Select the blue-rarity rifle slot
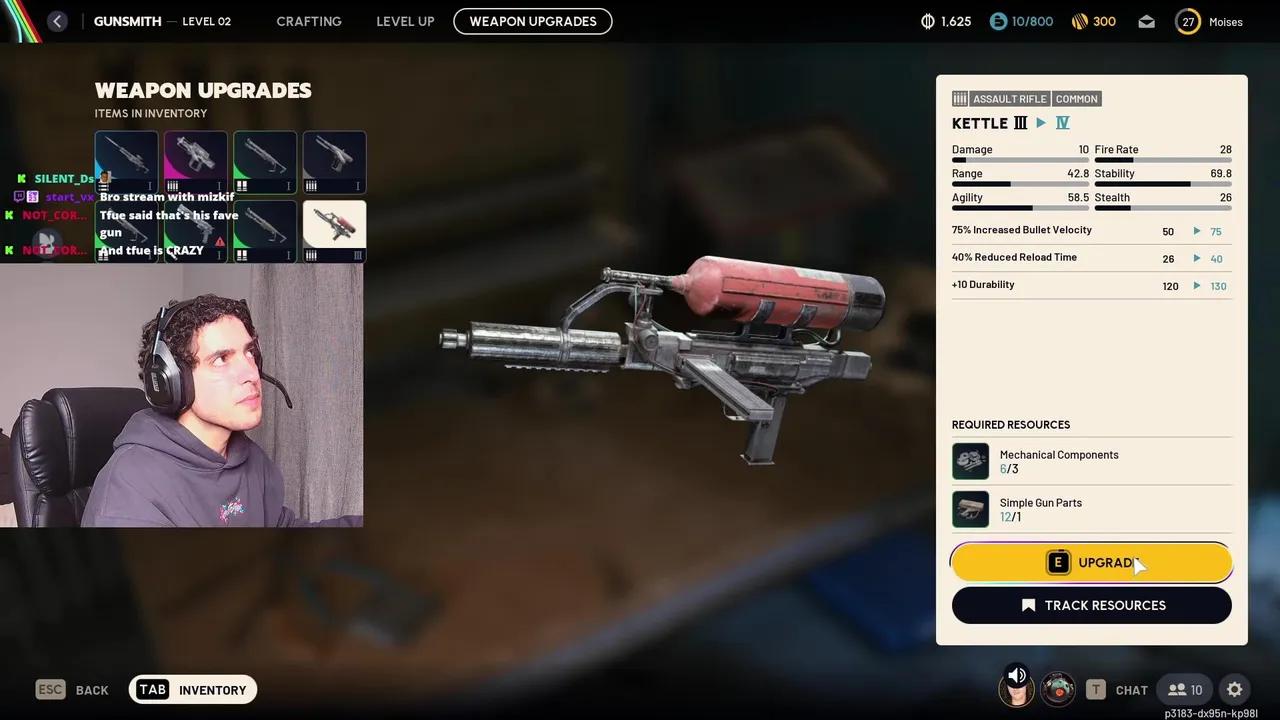This screenshot has width=1280, height=720. click(126, 162)
